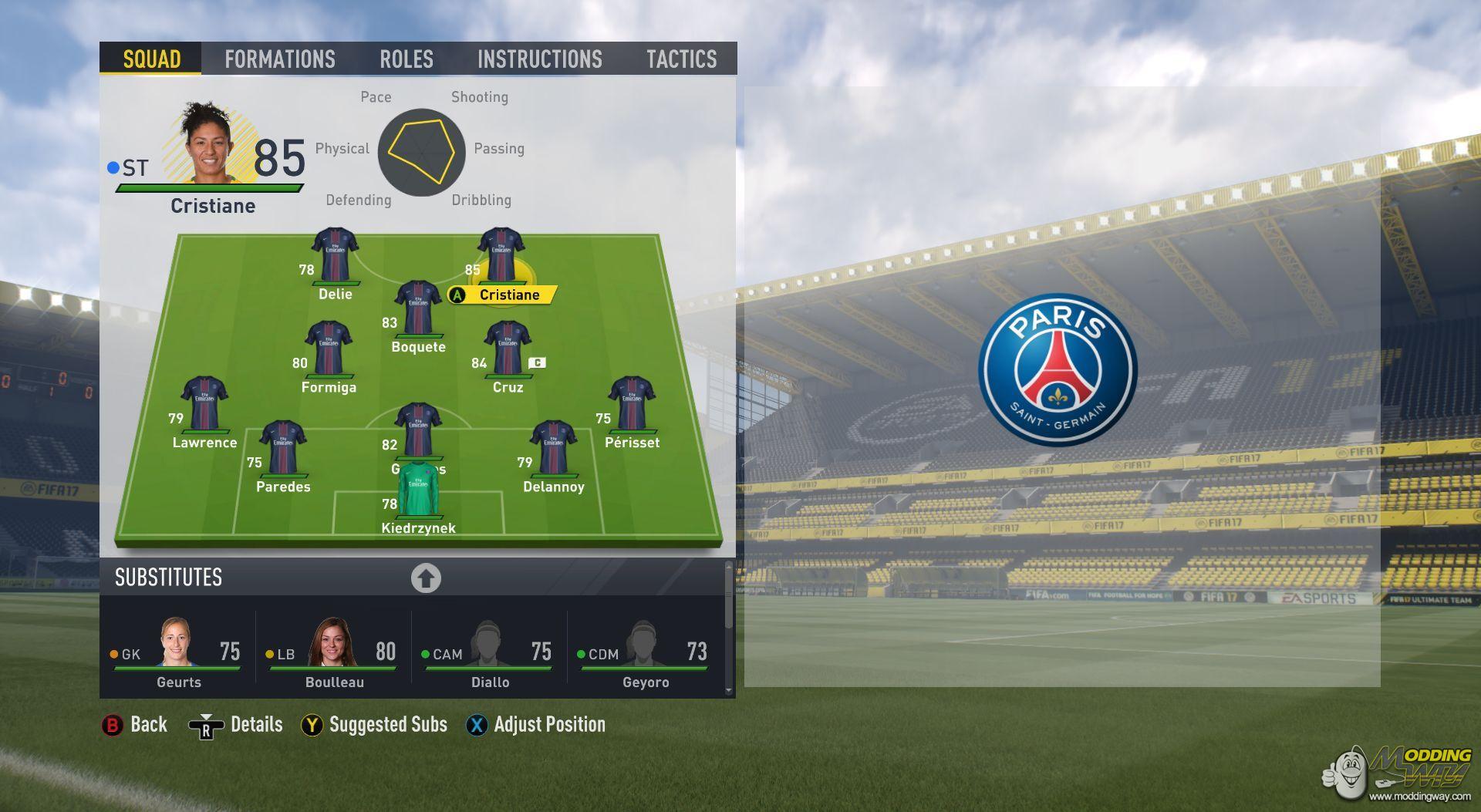Viewport: 1481px width, 812px height.
Task: Choose substitute Diallo
Action: [490, 652]
